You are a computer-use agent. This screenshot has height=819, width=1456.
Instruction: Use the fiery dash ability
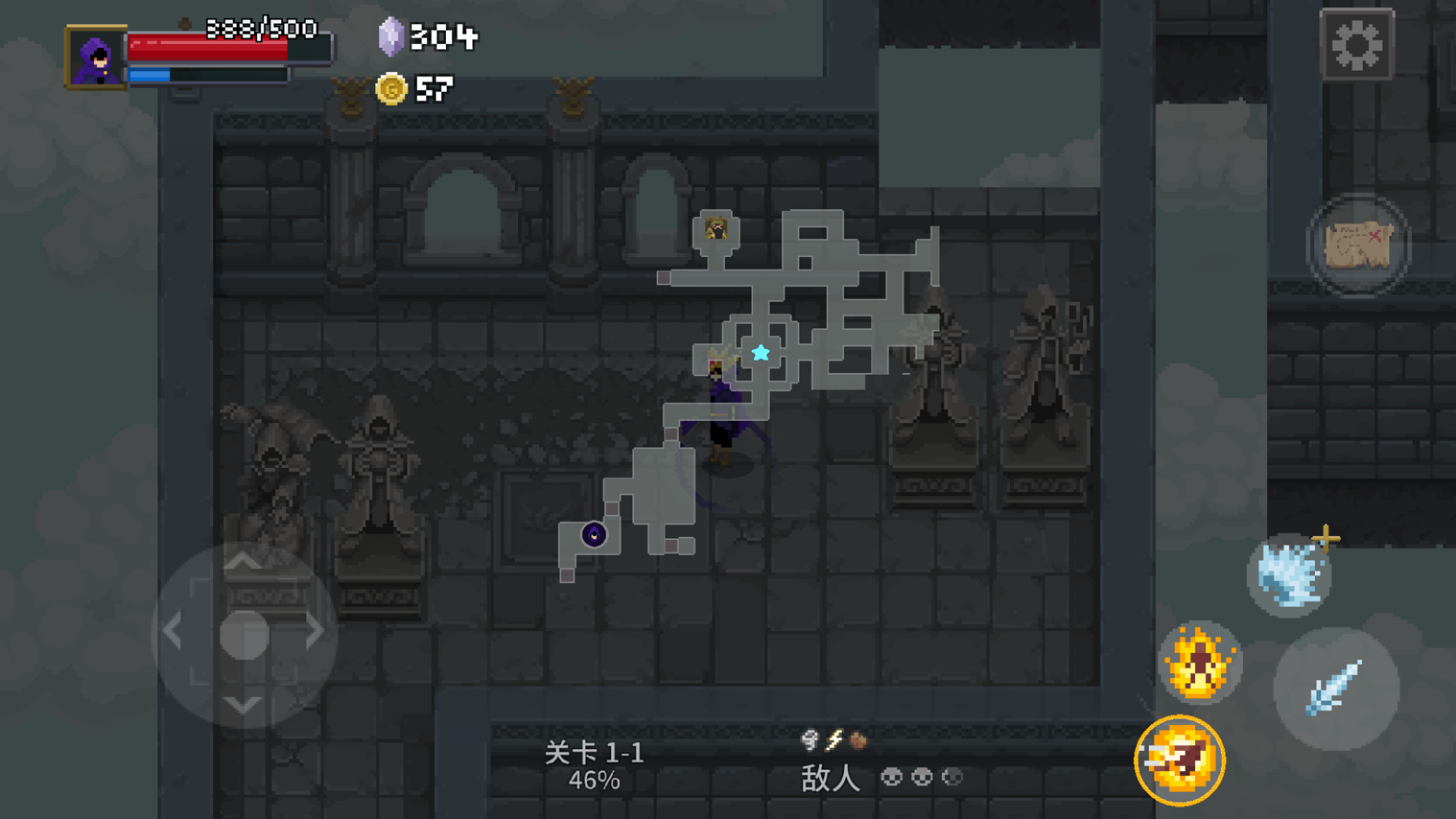tap(1180, 760)
